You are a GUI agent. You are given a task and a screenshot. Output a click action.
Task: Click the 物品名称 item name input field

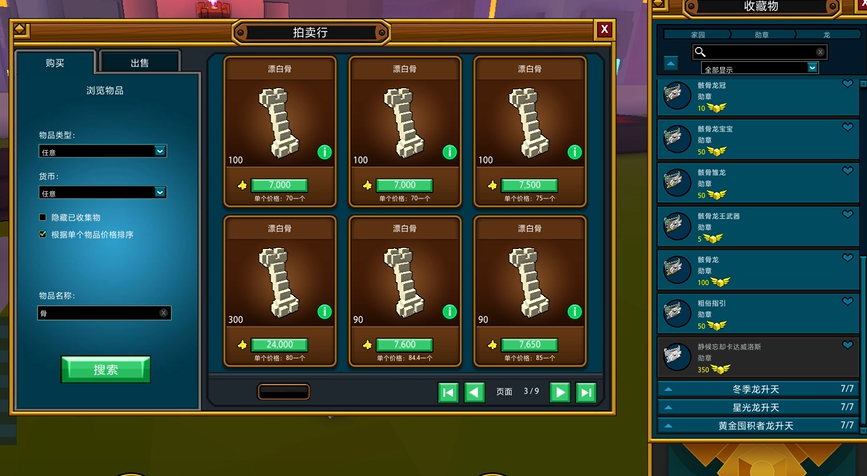[x=97, y=313]
